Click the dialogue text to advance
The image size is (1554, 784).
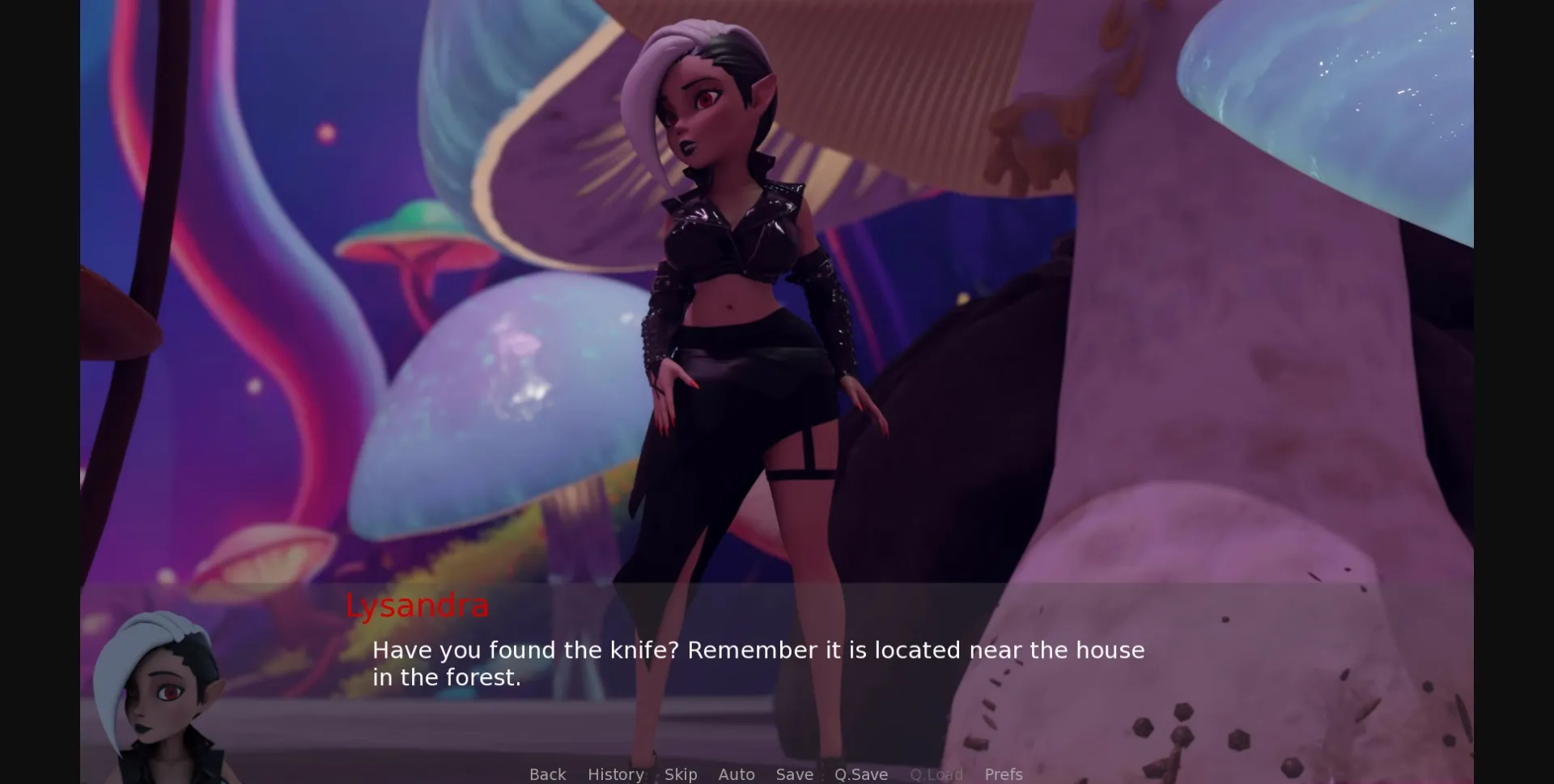pos(757,663)
